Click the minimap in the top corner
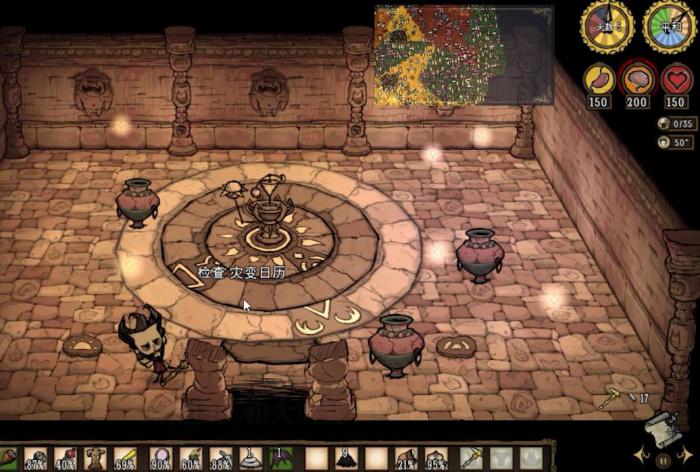Image resolution: width=700 pixels, height=472 pixels. pyautogui.click(x=463, y=55)
